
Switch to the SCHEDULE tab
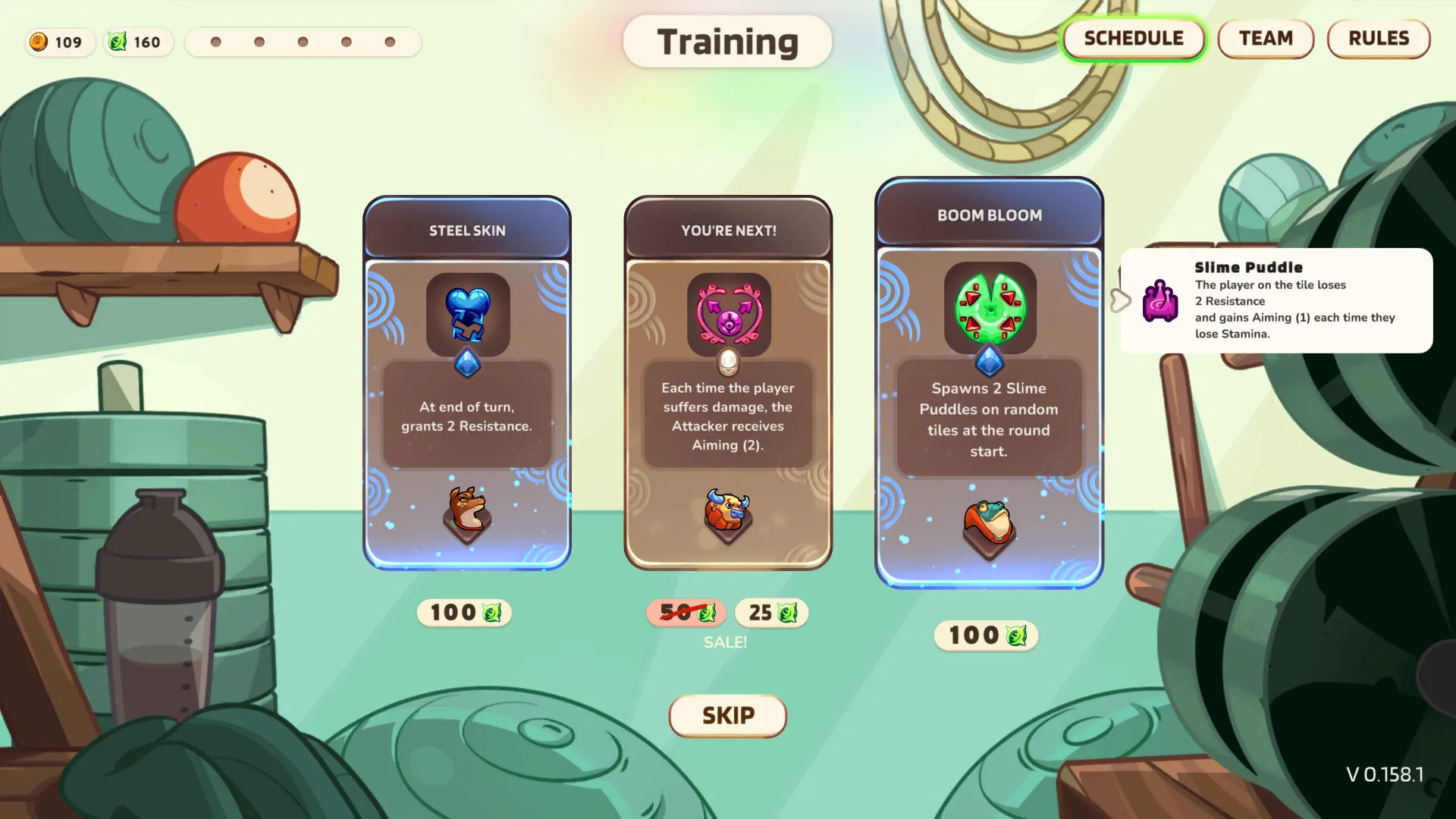[1133, 39]
